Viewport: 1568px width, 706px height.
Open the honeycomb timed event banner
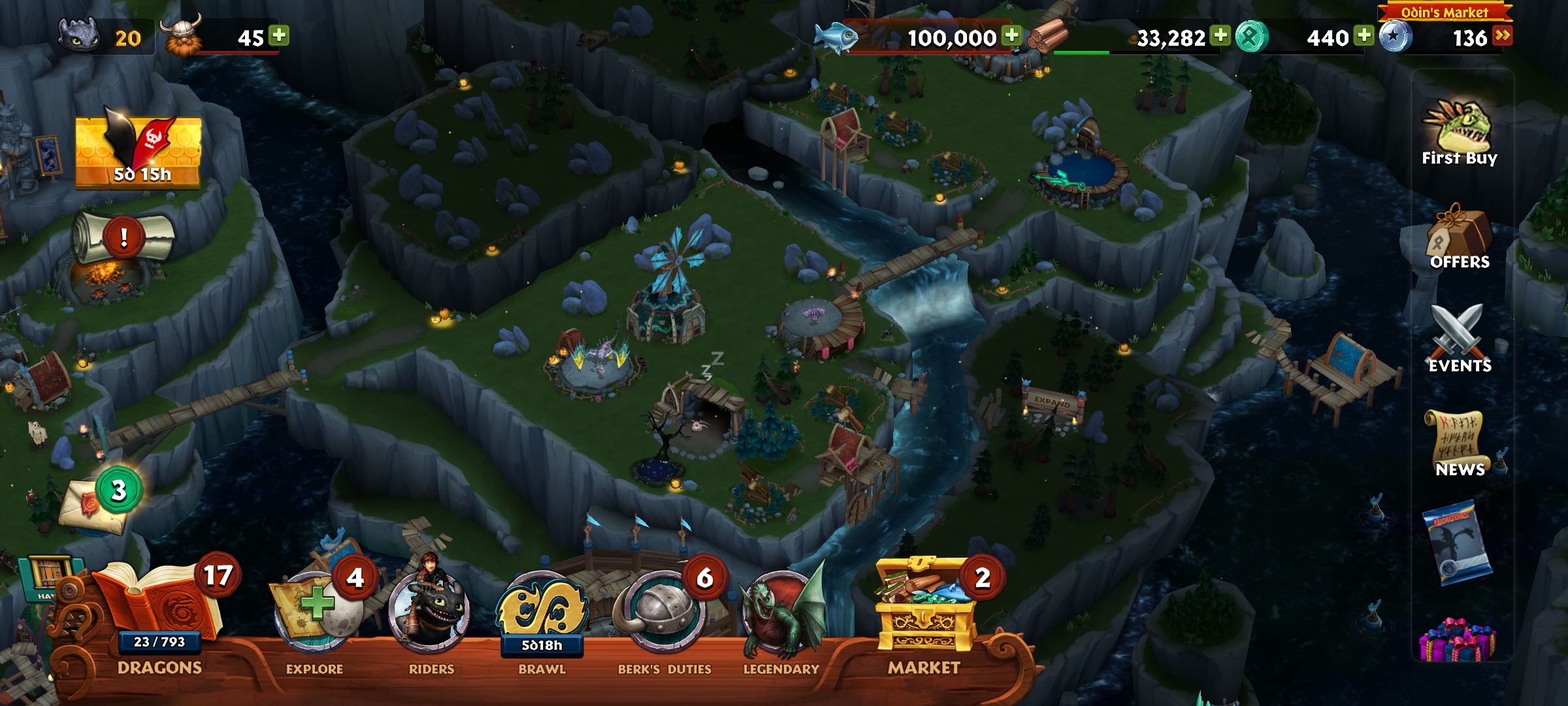(139, 152)
